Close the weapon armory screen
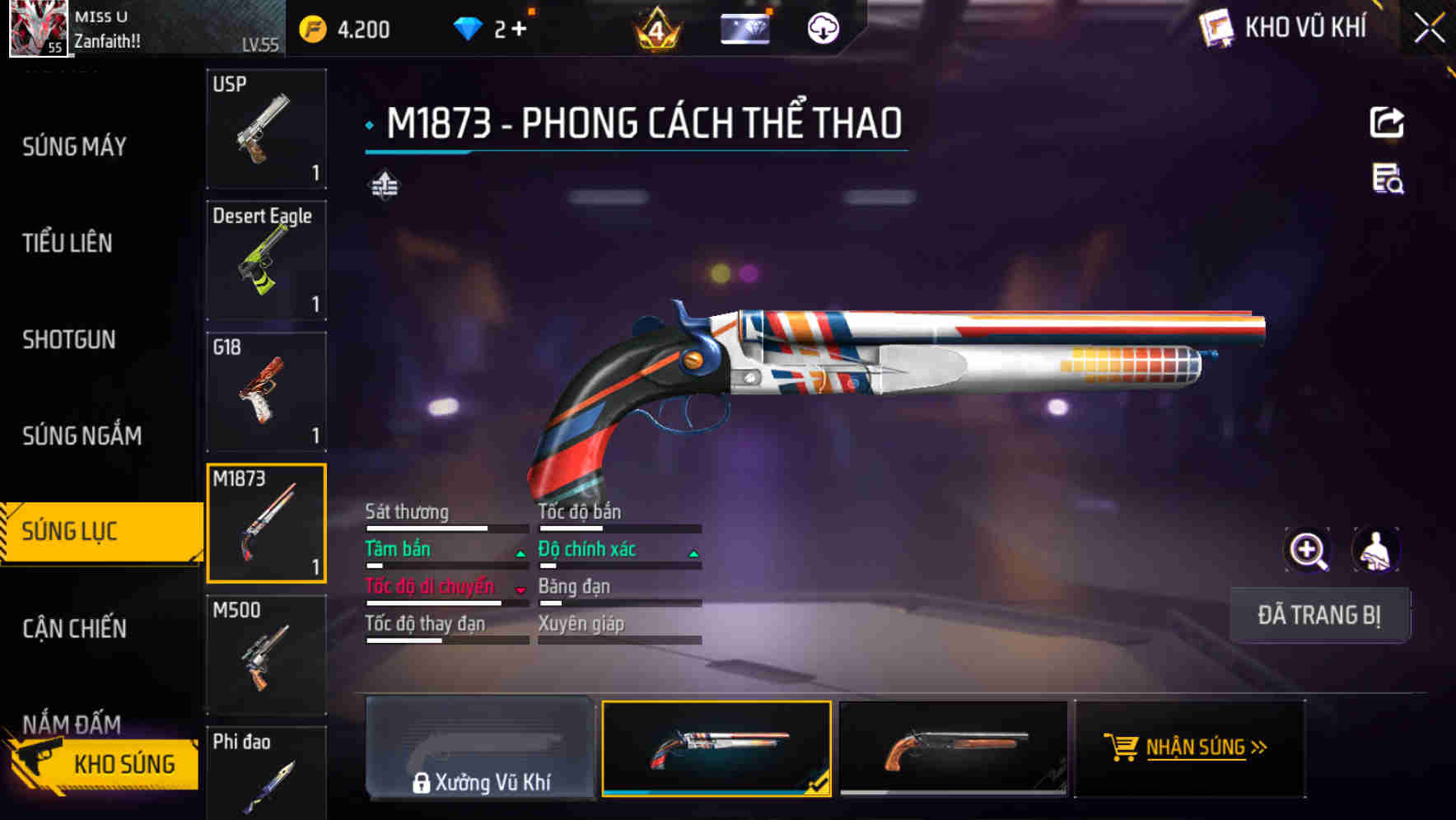1456x820 pixels. tap(1429, 29)
